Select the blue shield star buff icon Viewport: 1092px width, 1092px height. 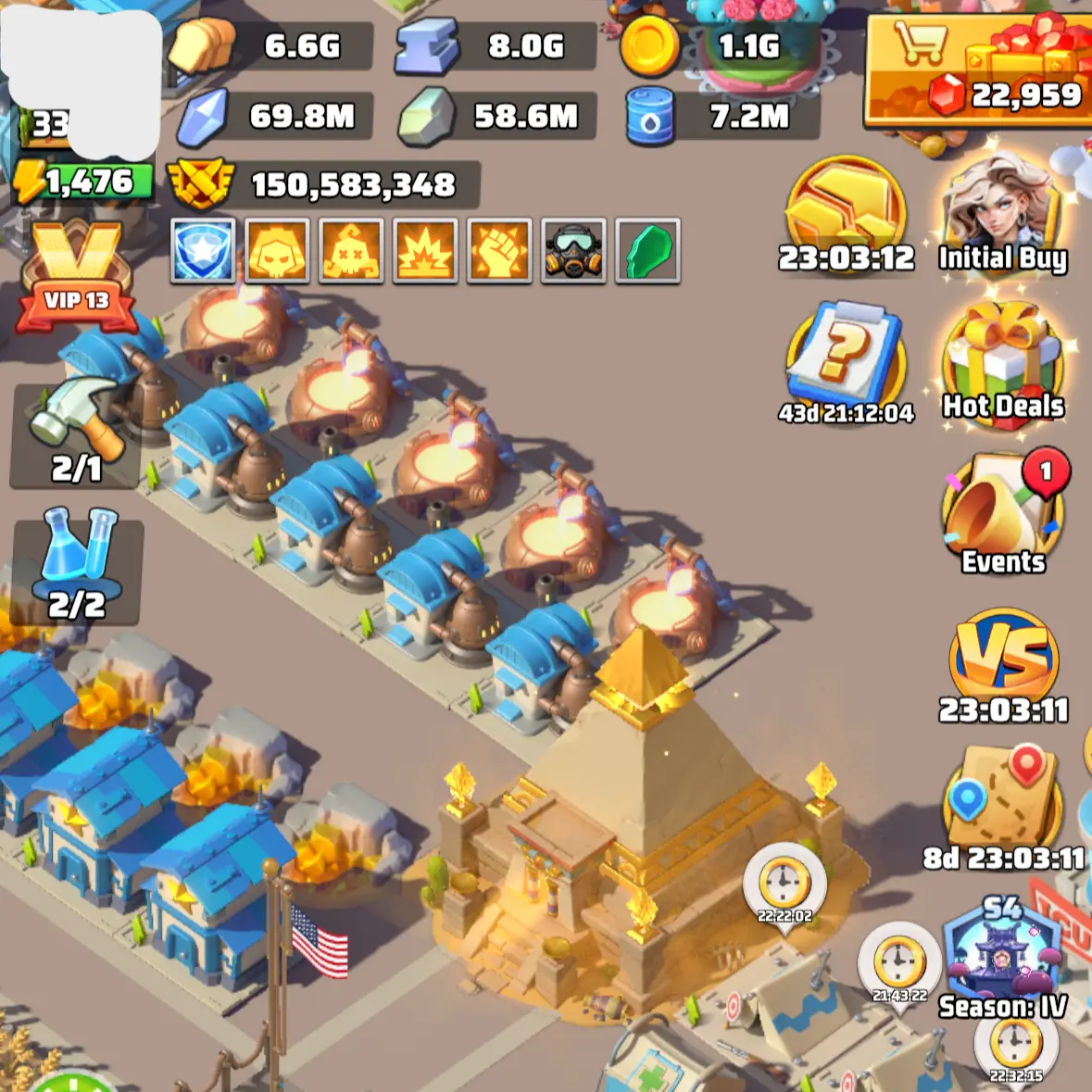tap(203, 250)
